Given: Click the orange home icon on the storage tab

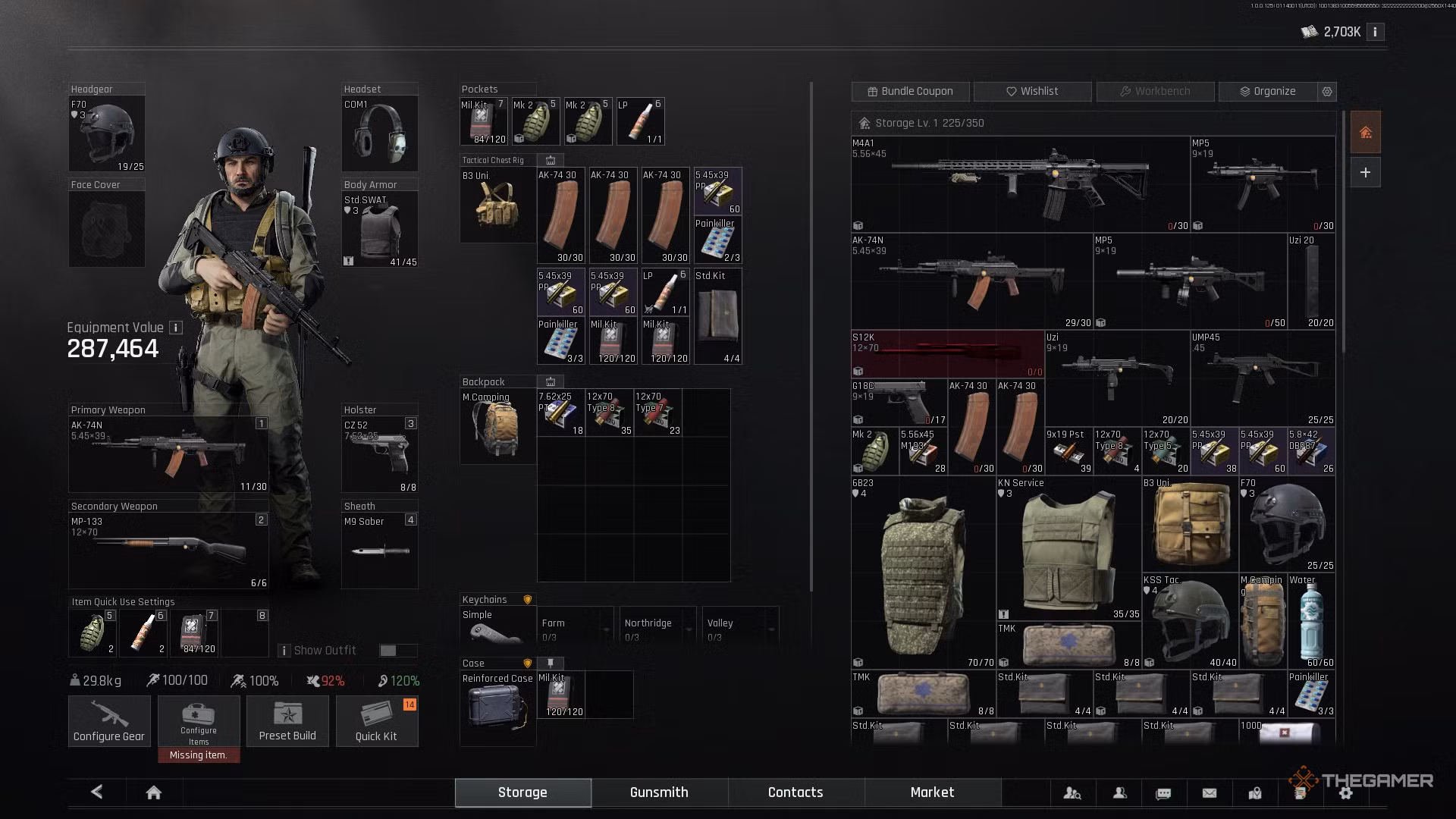Looking at the screenshot, I should pos(1365,131).
